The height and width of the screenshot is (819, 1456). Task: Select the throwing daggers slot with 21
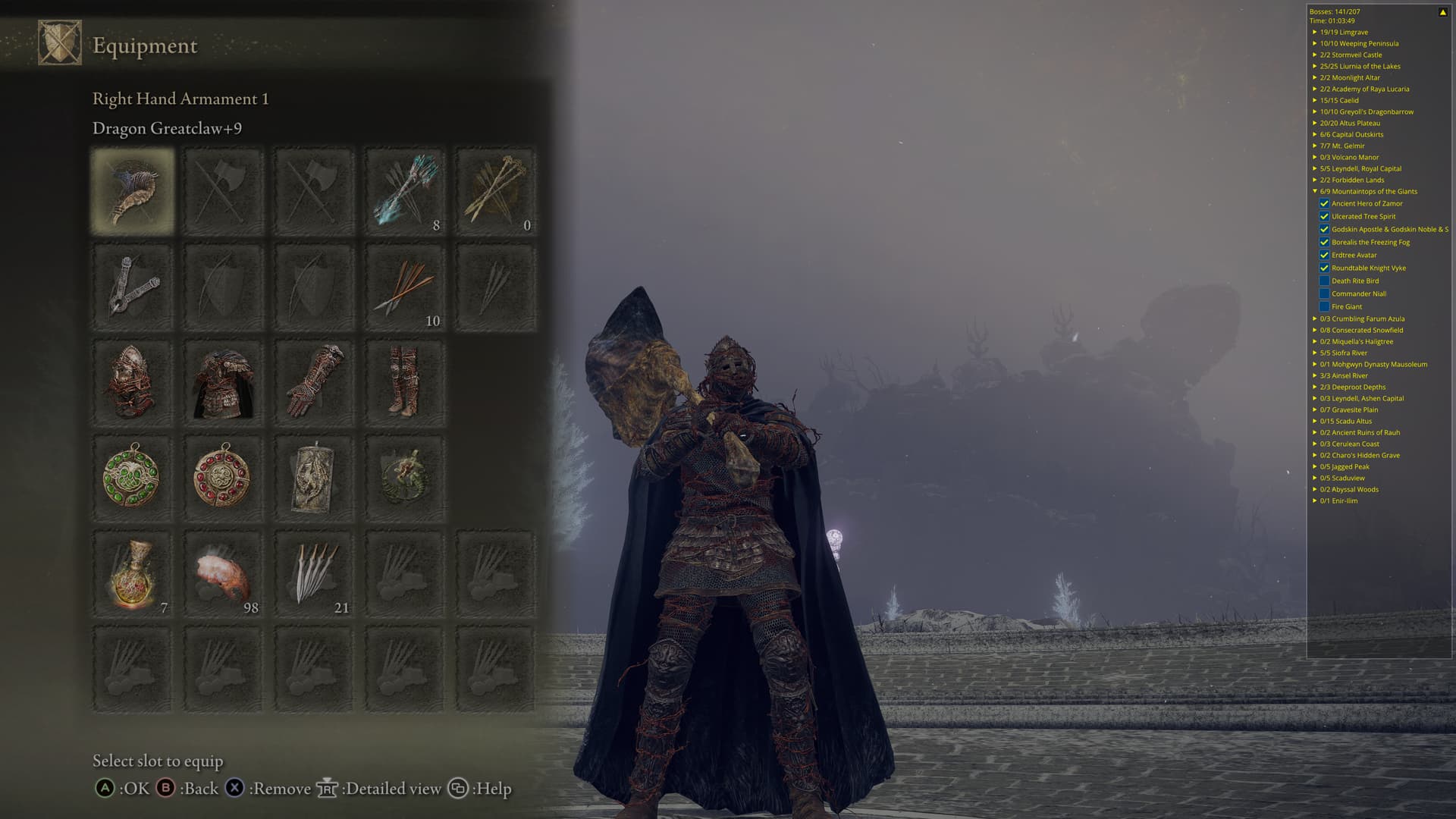[314, 574]
